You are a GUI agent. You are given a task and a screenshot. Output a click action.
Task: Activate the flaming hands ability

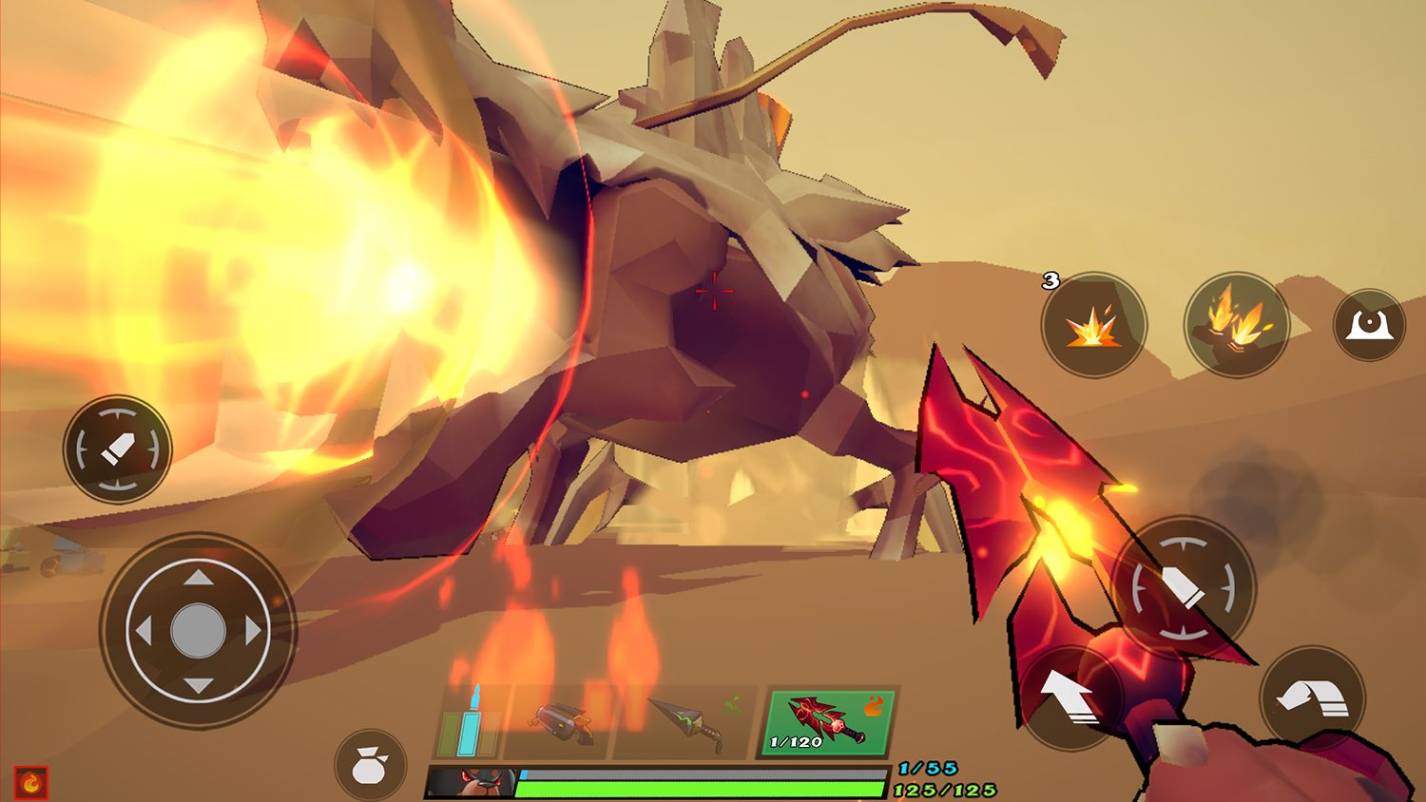point(1237,325)
